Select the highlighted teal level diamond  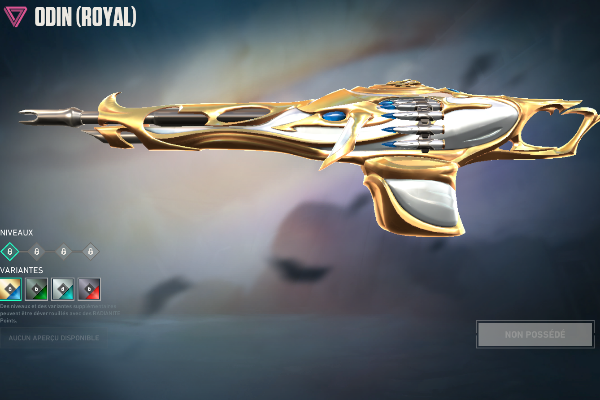click(11, 252)
